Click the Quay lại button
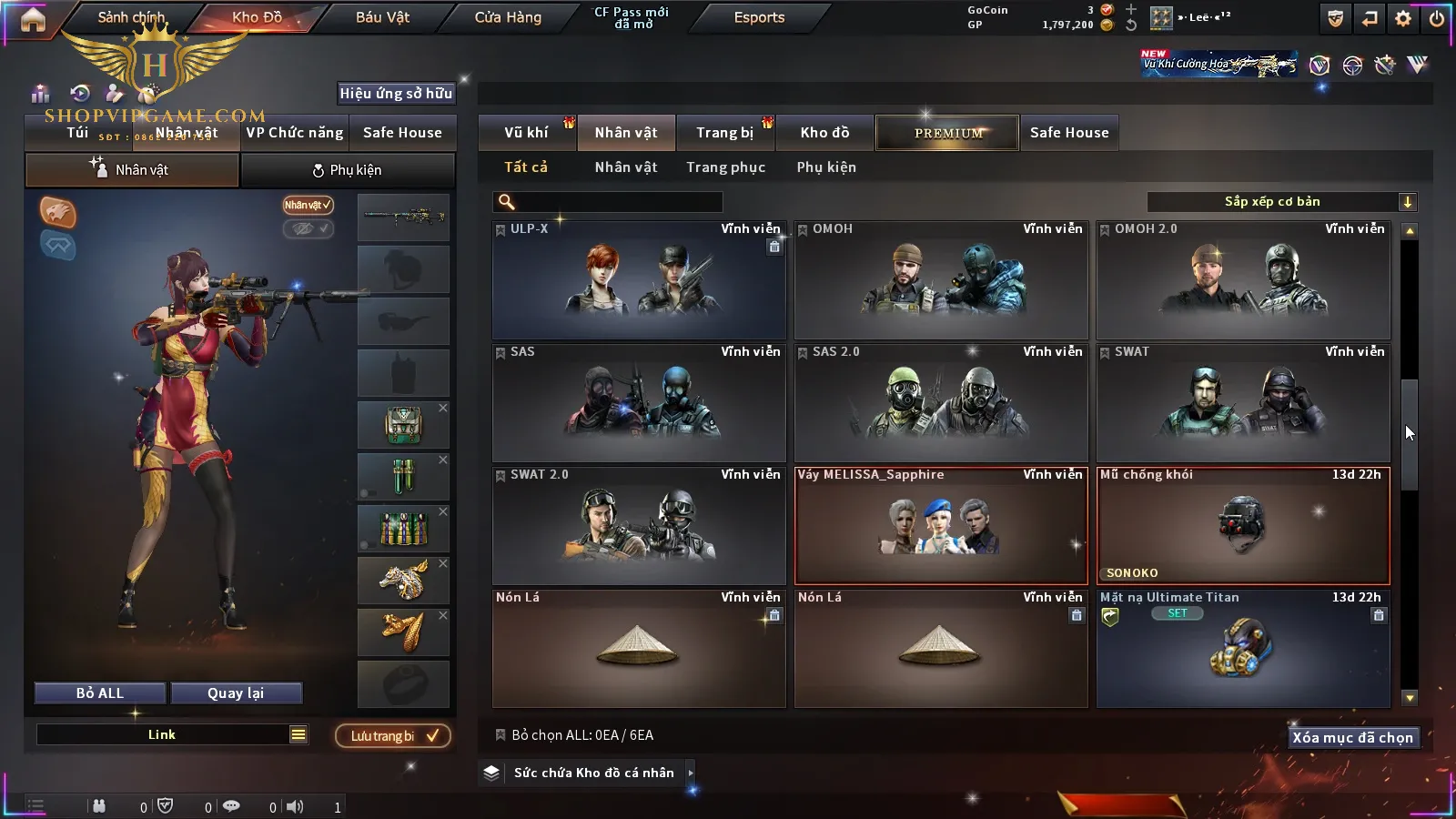Screen dimensions: 1456x819 (236, 693)
